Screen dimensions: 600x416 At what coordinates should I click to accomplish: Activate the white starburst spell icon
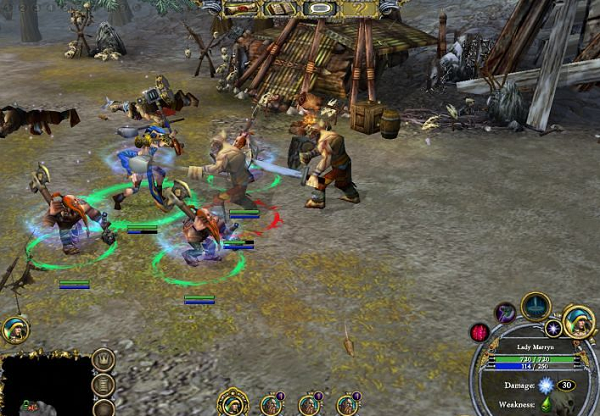tap(552, 328)
